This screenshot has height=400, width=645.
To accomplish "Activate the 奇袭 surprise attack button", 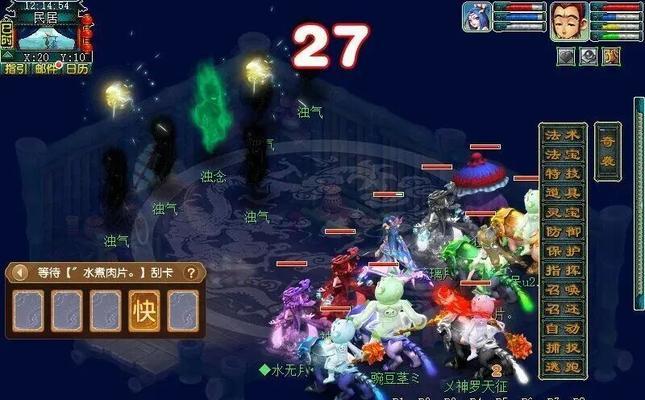I will tap(606, 151).
